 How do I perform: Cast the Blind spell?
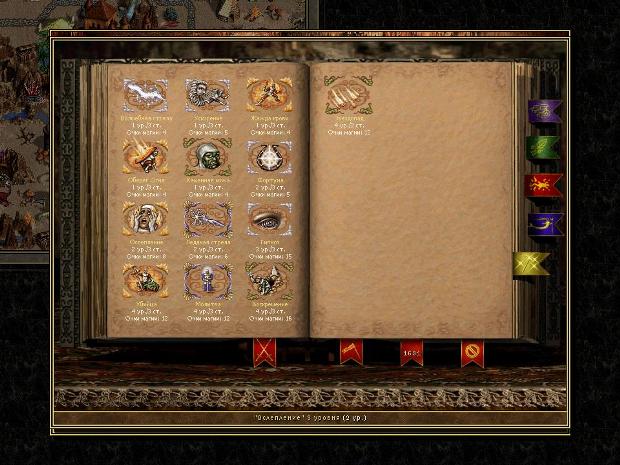(144, 218)
